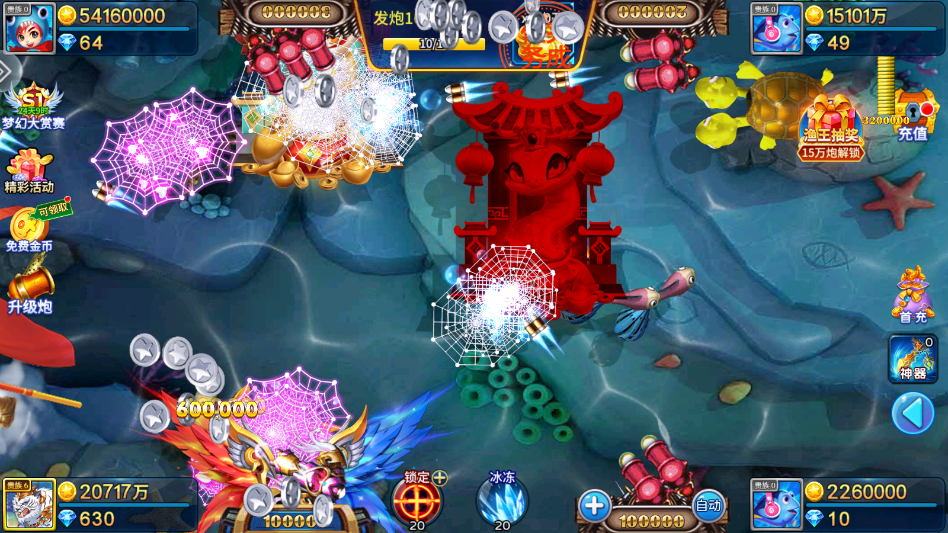Open the 神器 artifact menu
The height and width of the screenshot is (533, 948).
pos(912,358)
